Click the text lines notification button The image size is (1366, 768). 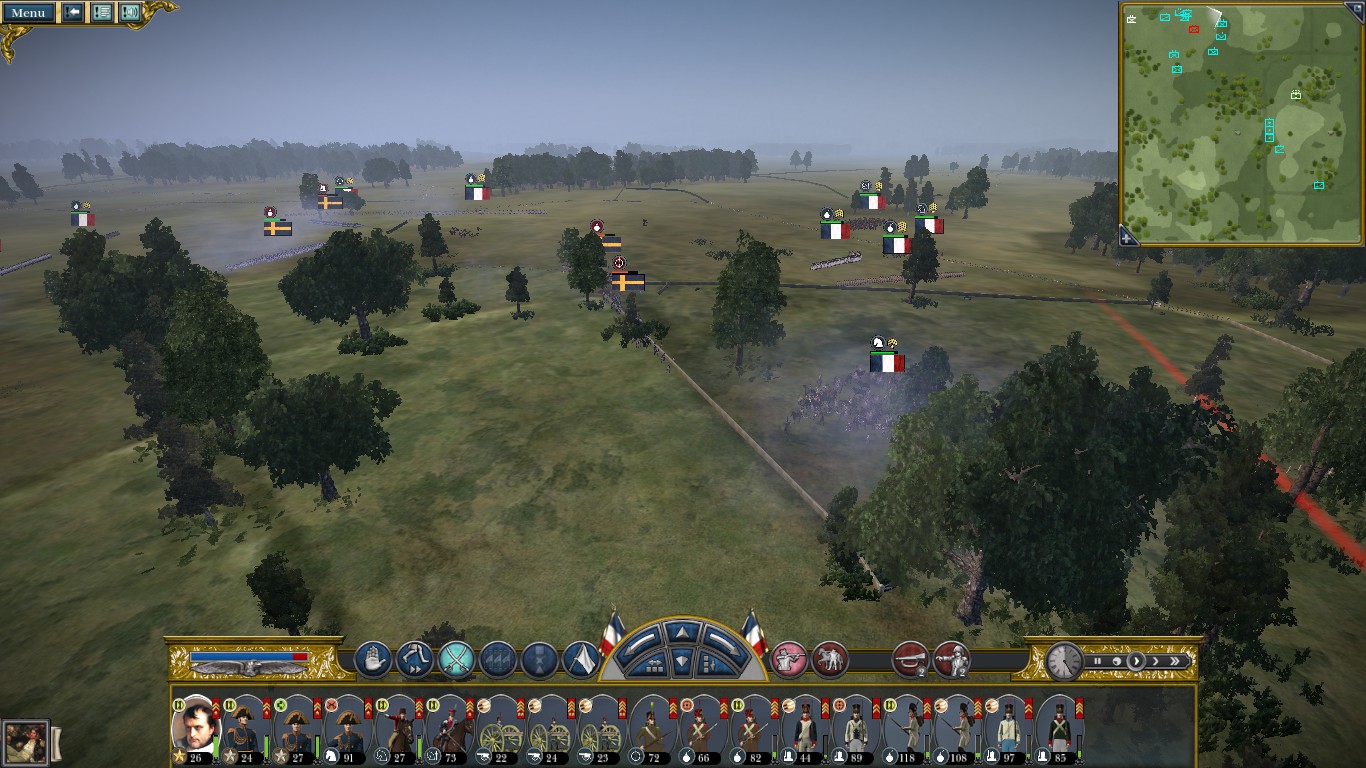(x=102, y=12)
